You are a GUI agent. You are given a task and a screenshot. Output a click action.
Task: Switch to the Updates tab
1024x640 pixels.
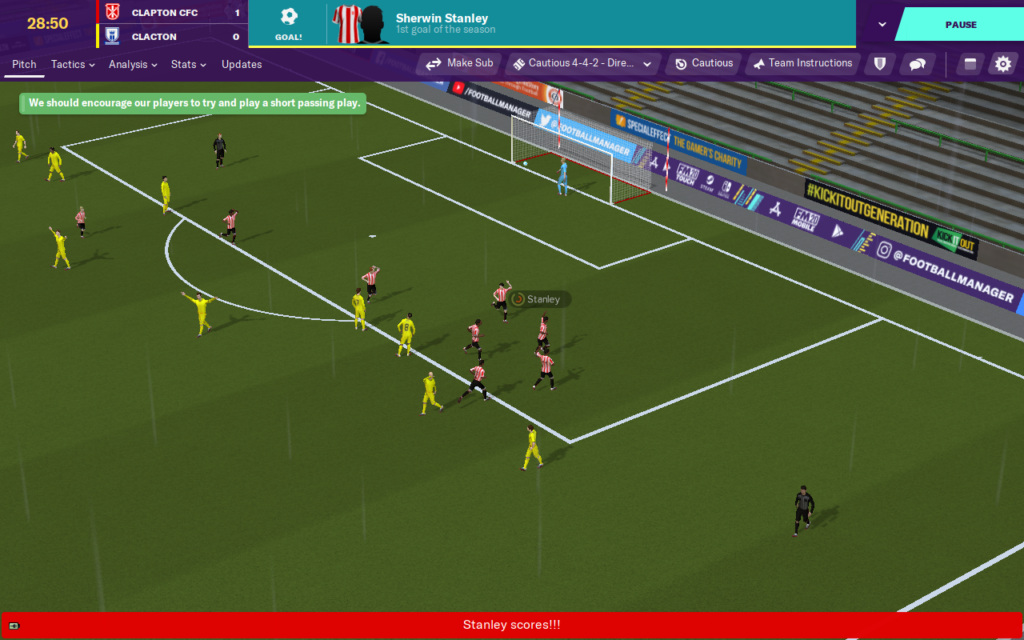242,64
